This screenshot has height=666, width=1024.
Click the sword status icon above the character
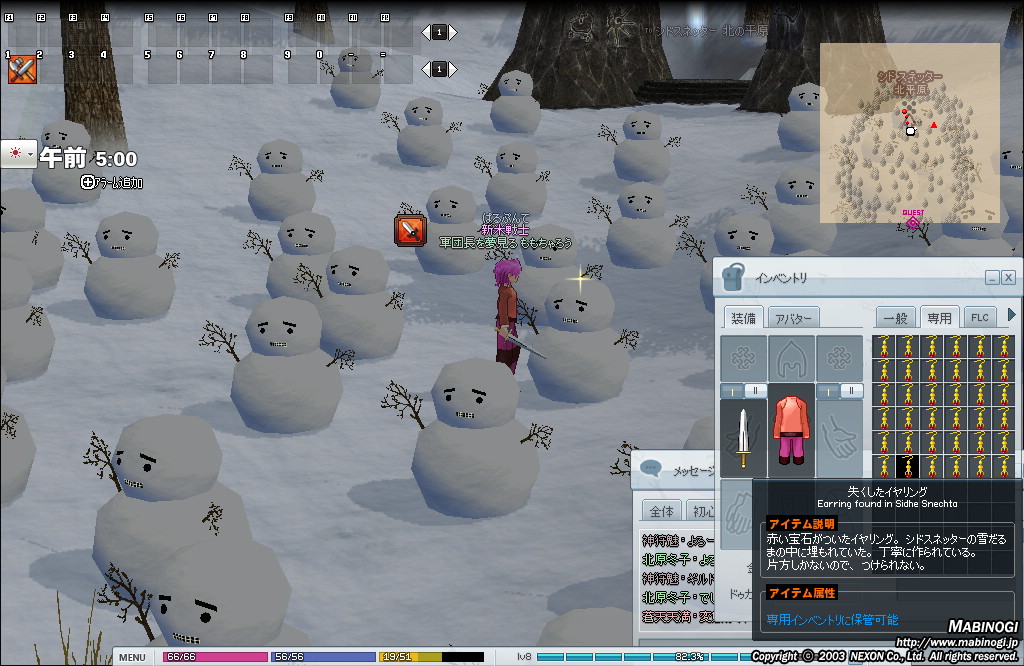coord(410,231)
